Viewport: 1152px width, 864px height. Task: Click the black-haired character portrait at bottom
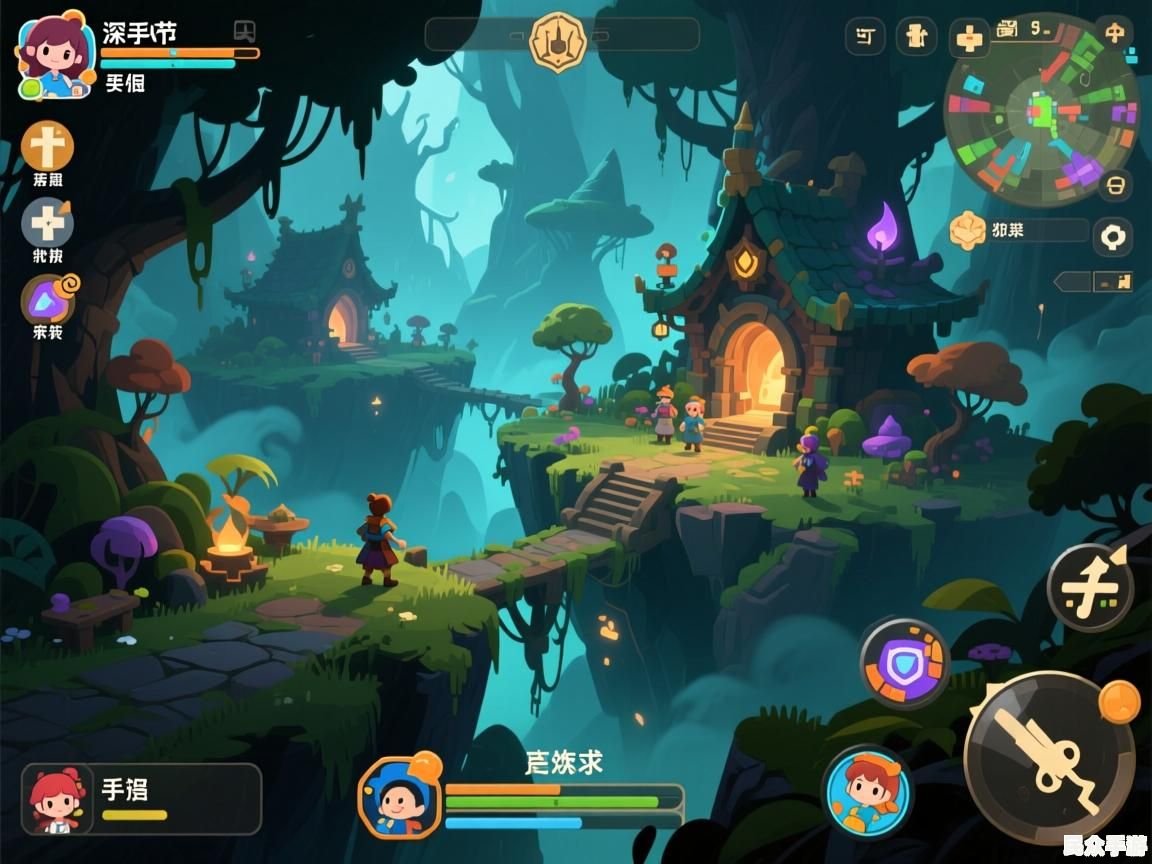pos(400,797)
